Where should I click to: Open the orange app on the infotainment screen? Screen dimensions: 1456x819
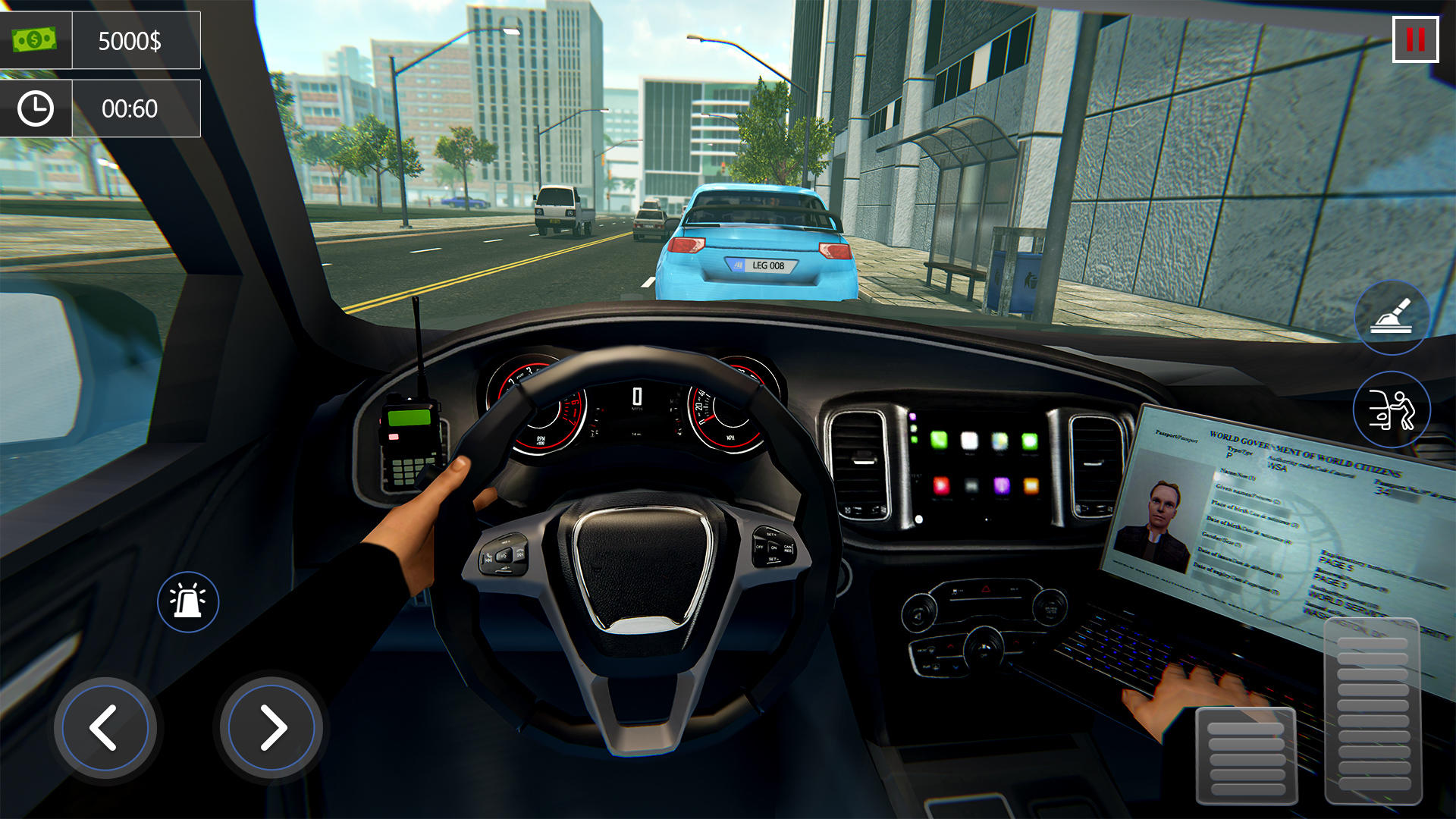(x=1032, y=486)
